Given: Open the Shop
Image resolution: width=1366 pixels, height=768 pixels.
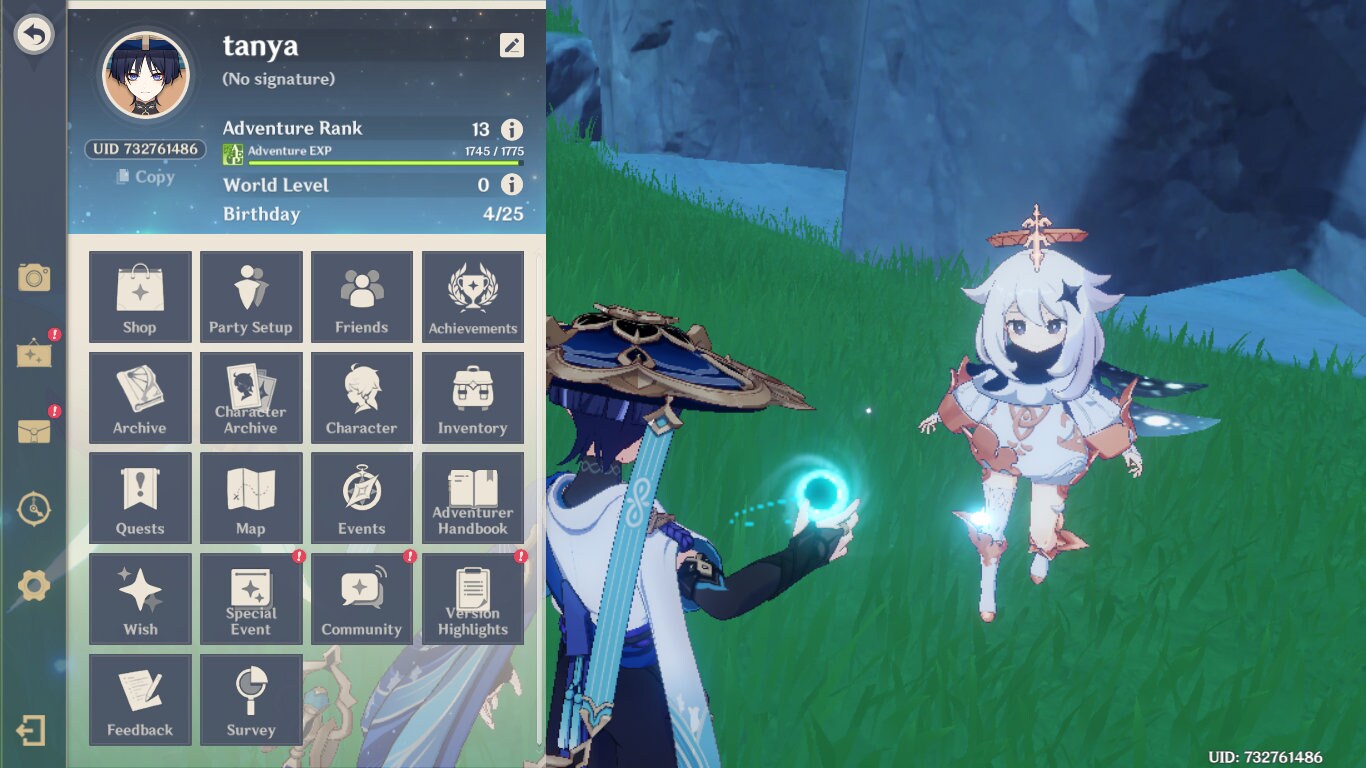Looking at the screenshot, I should 140,296.
